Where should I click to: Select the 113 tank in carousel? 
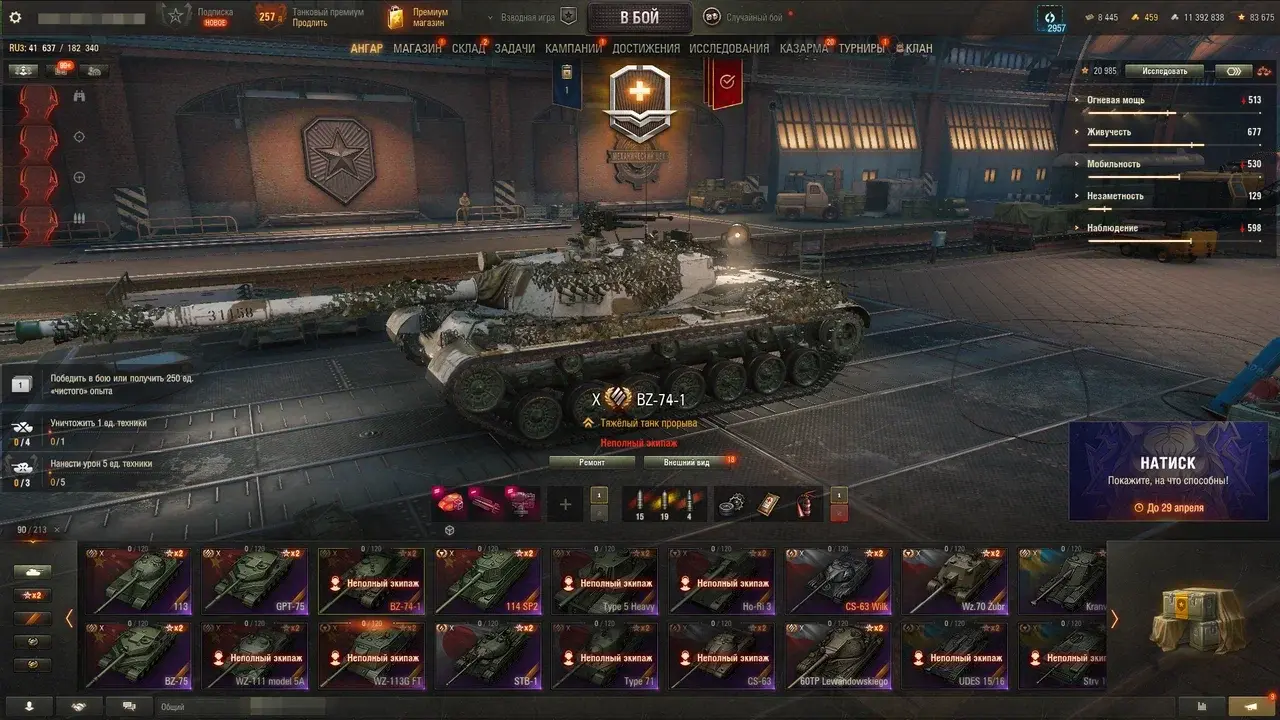click(x=137, y=580)
